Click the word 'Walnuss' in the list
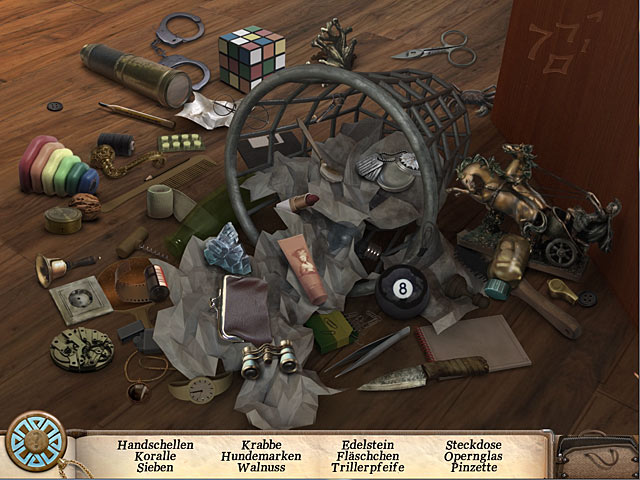 click(260, 467)
